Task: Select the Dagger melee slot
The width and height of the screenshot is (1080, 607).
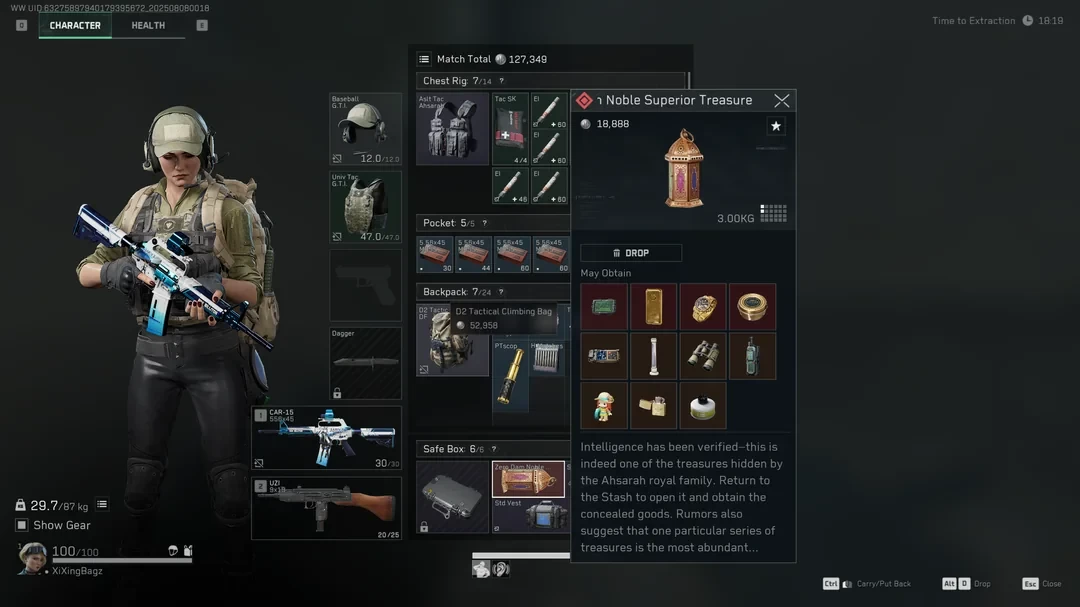Action: (x=366, y=363)
